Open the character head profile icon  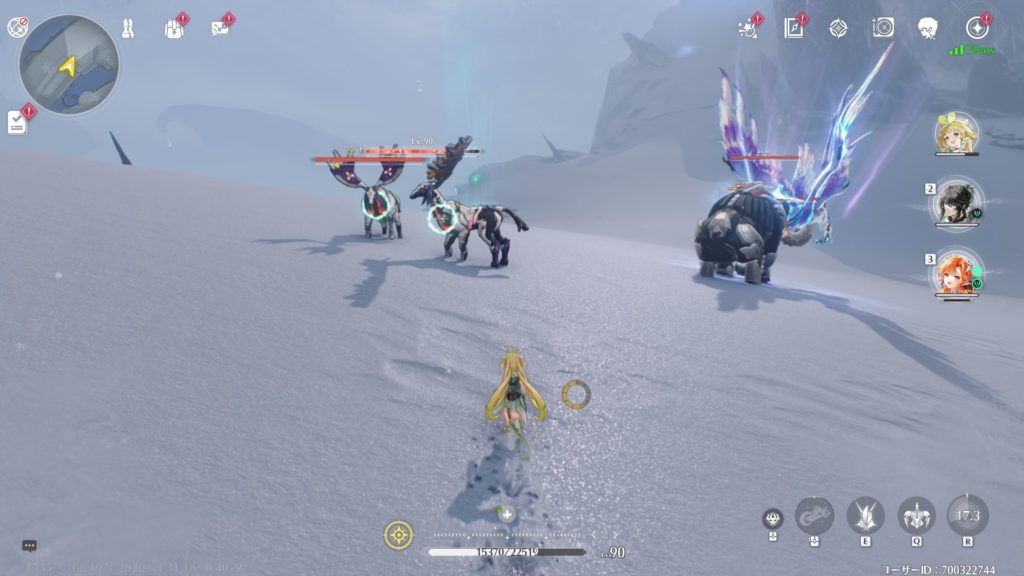(x=929, y=28)
